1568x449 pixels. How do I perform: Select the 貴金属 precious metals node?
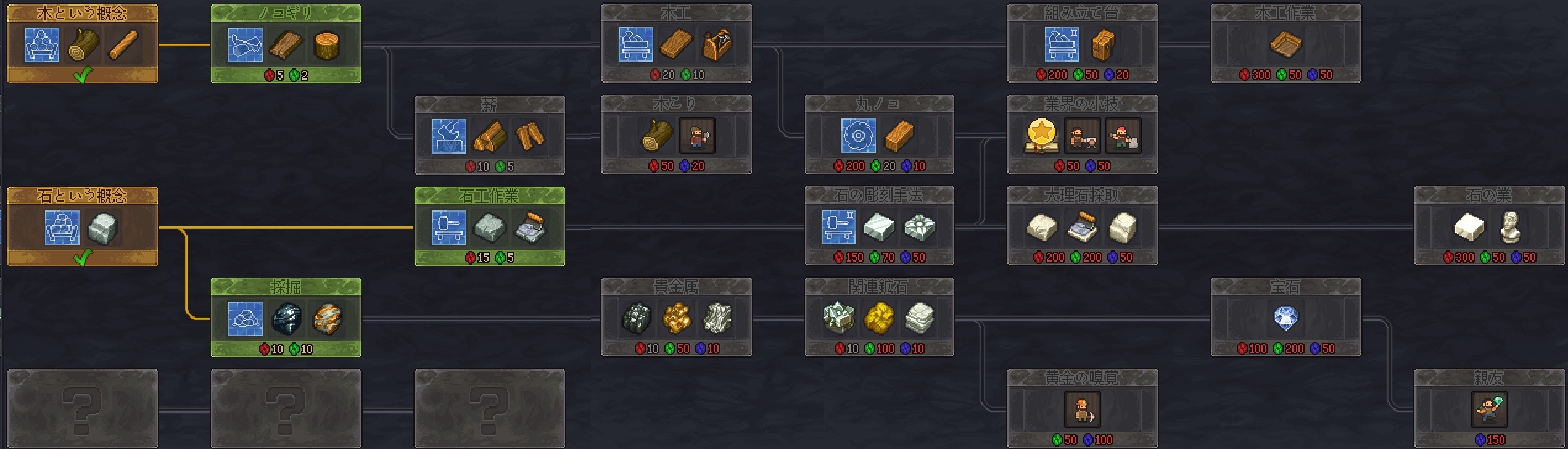click(676, 318)
